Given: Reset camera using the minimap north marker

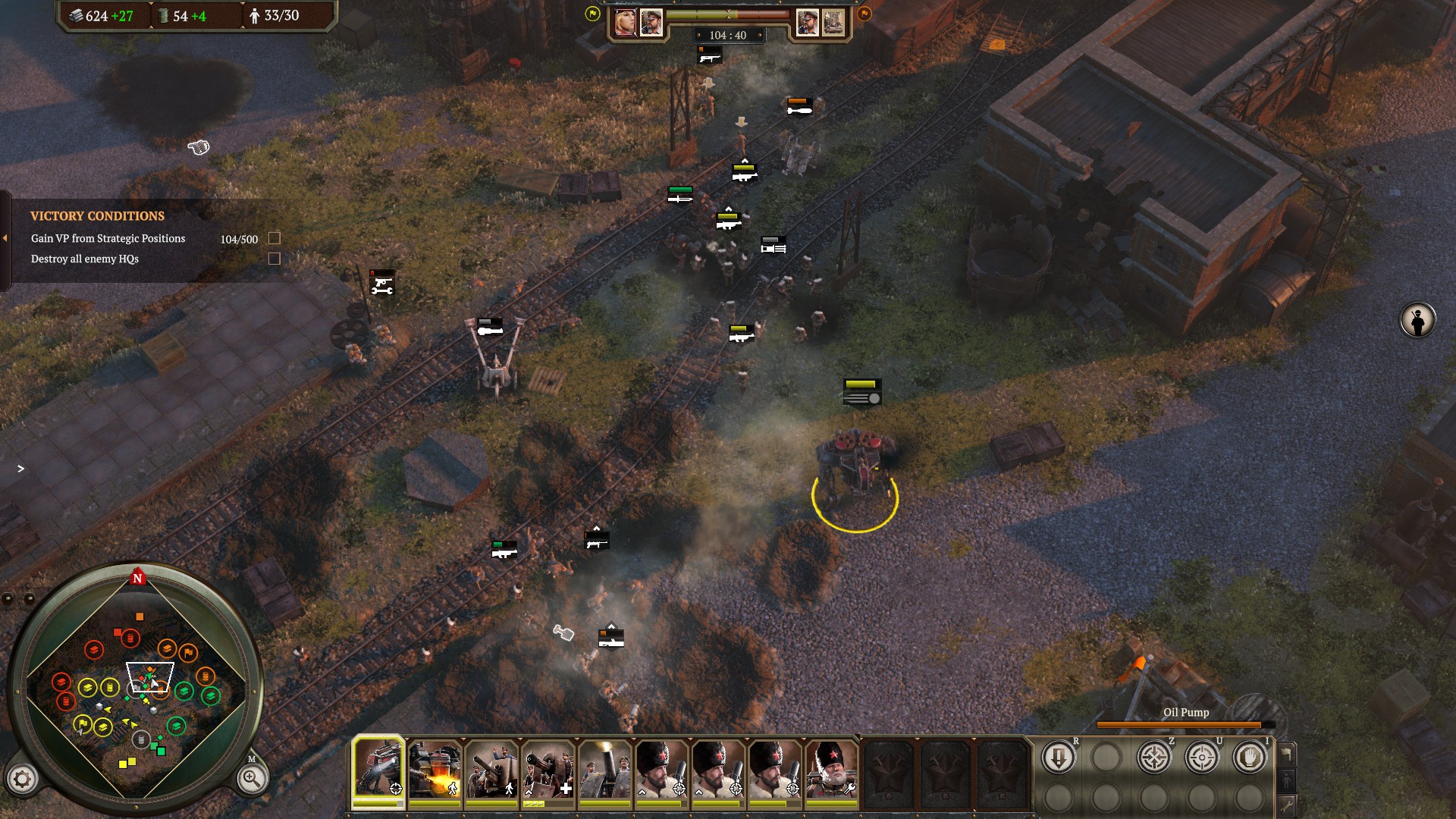Looking at the screenshot, I should tap(137, 578).
